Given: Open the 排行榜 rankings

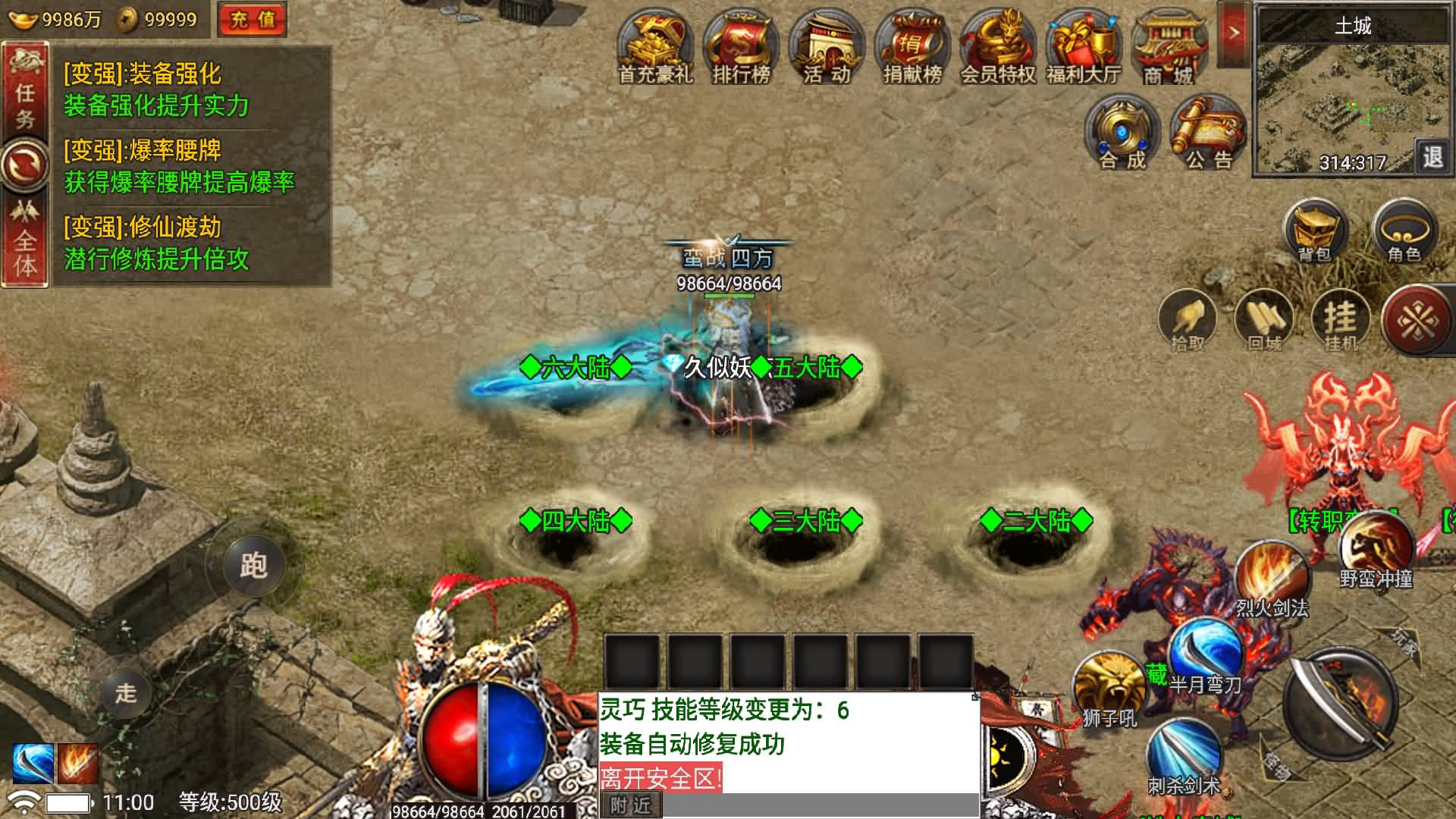Looking at the screenshot, I should (x=742, y=45).
